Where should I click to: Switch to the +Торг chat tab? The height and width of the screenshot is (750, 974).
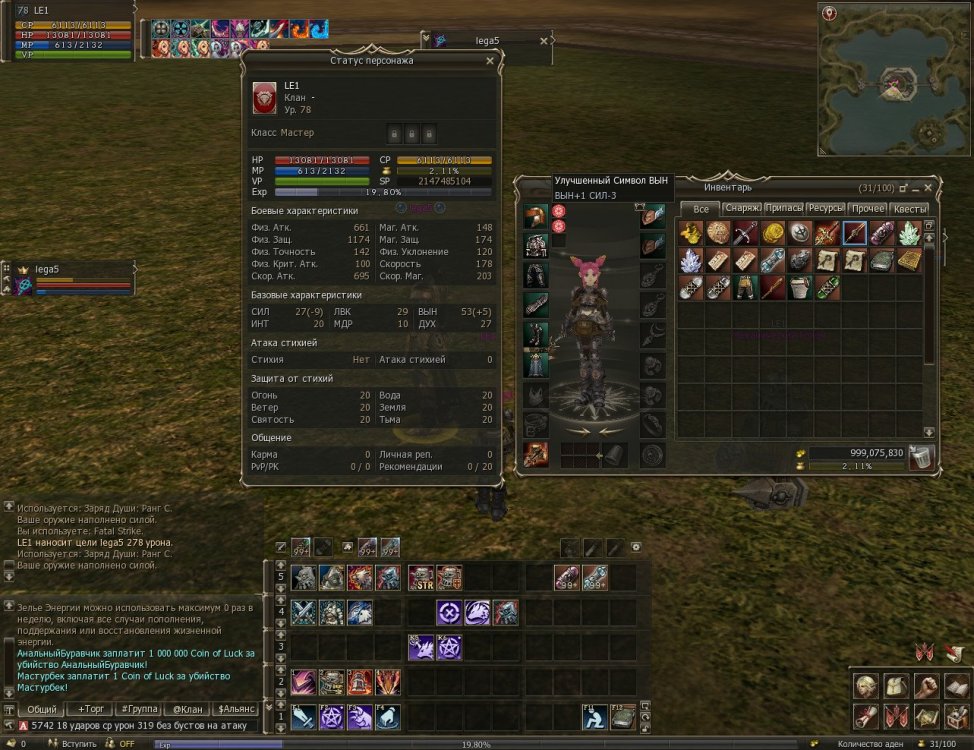click(90, 708)
